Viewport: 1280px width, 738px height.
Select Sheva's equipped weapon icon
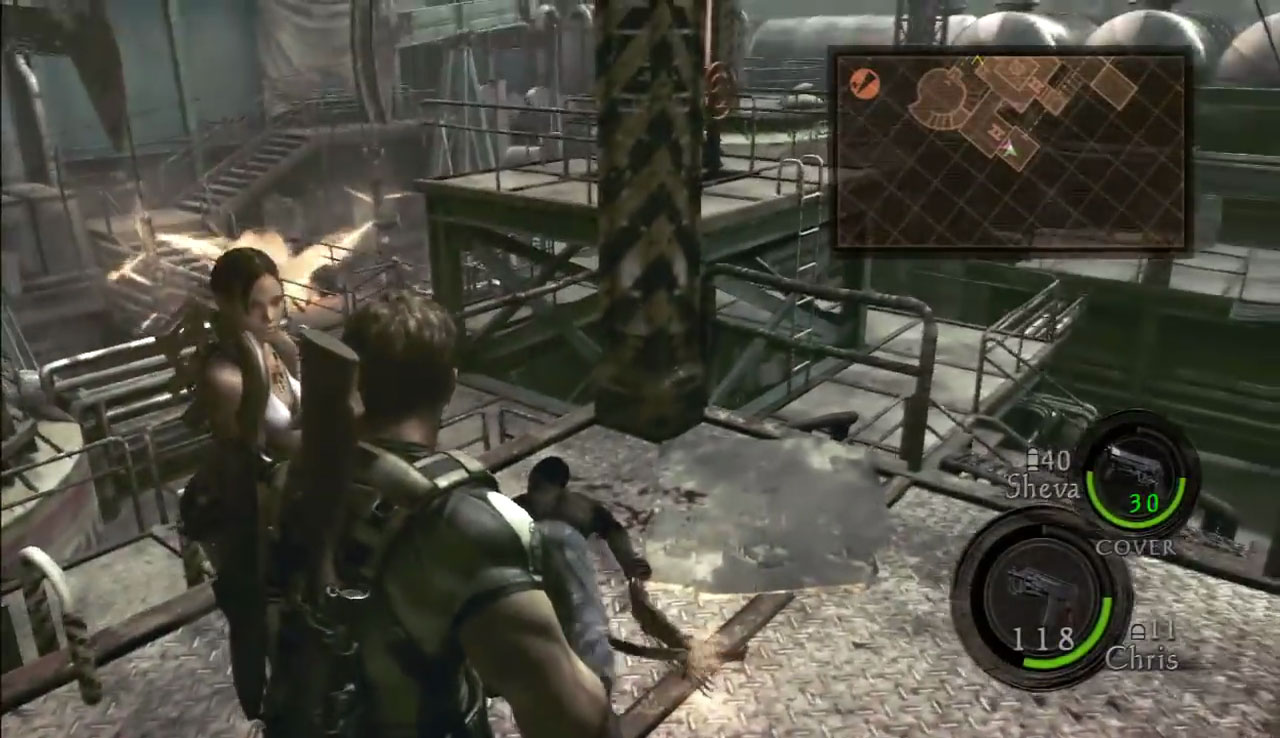pos(1134,467)
